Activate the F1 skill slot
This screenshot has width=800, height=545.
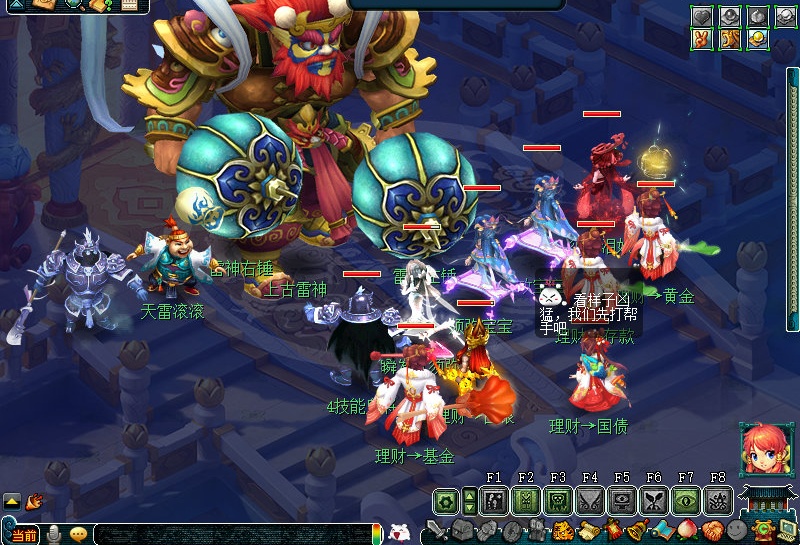494,500
